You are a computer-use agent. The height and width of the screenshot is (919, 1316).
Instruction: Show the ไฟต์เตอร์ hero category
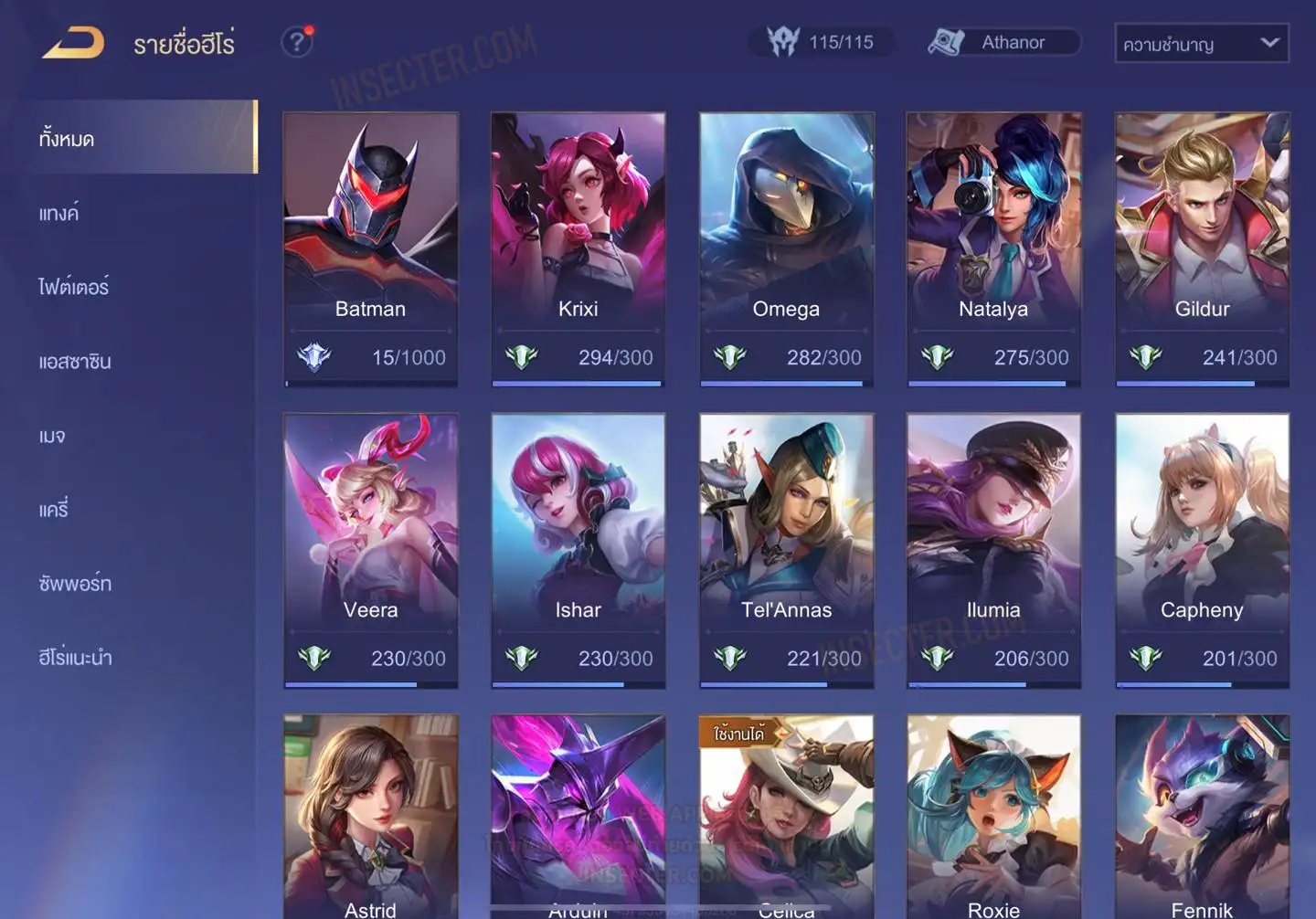click(x=74, y=288)
